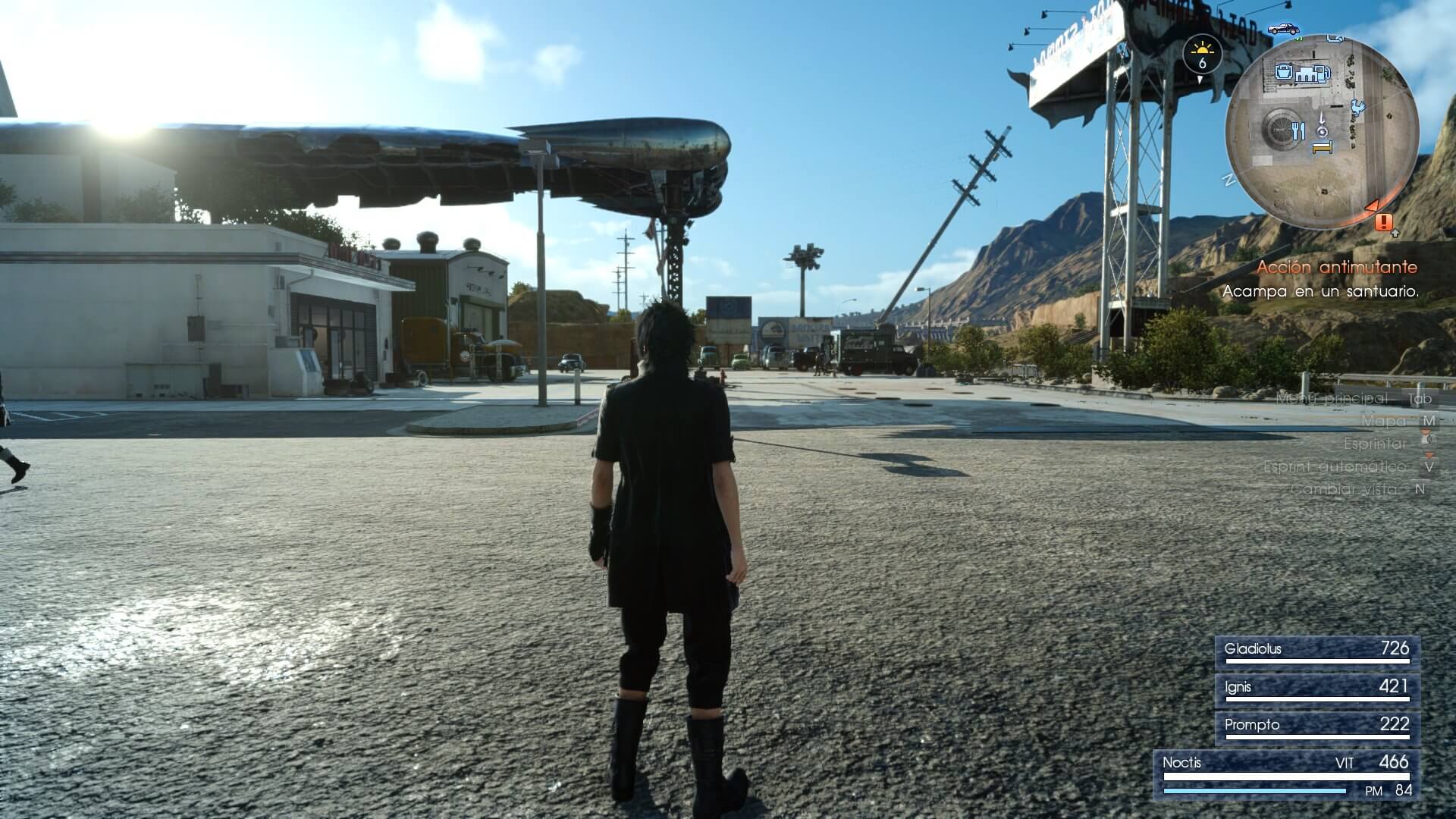This screenshot has height=819, width=1456.
Task: Select the blue chocobo marker
Action: pyautogui.click(x=1357, y=108)
